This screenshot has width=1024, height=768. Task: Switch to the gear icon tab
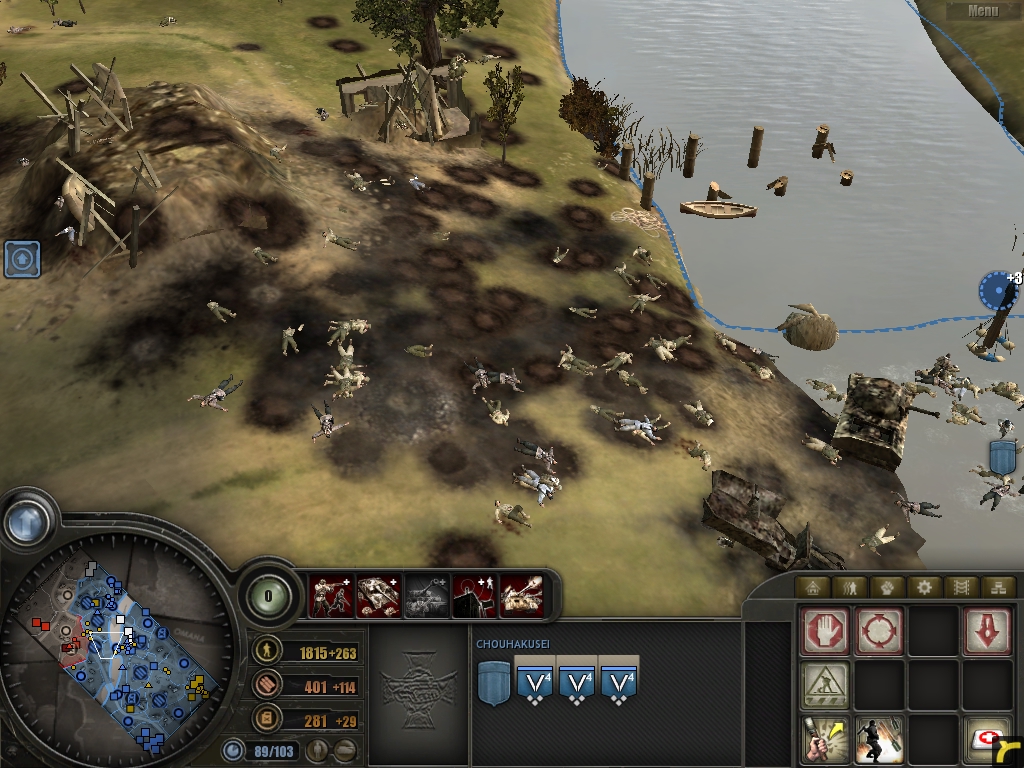click(x=923, y=587)
